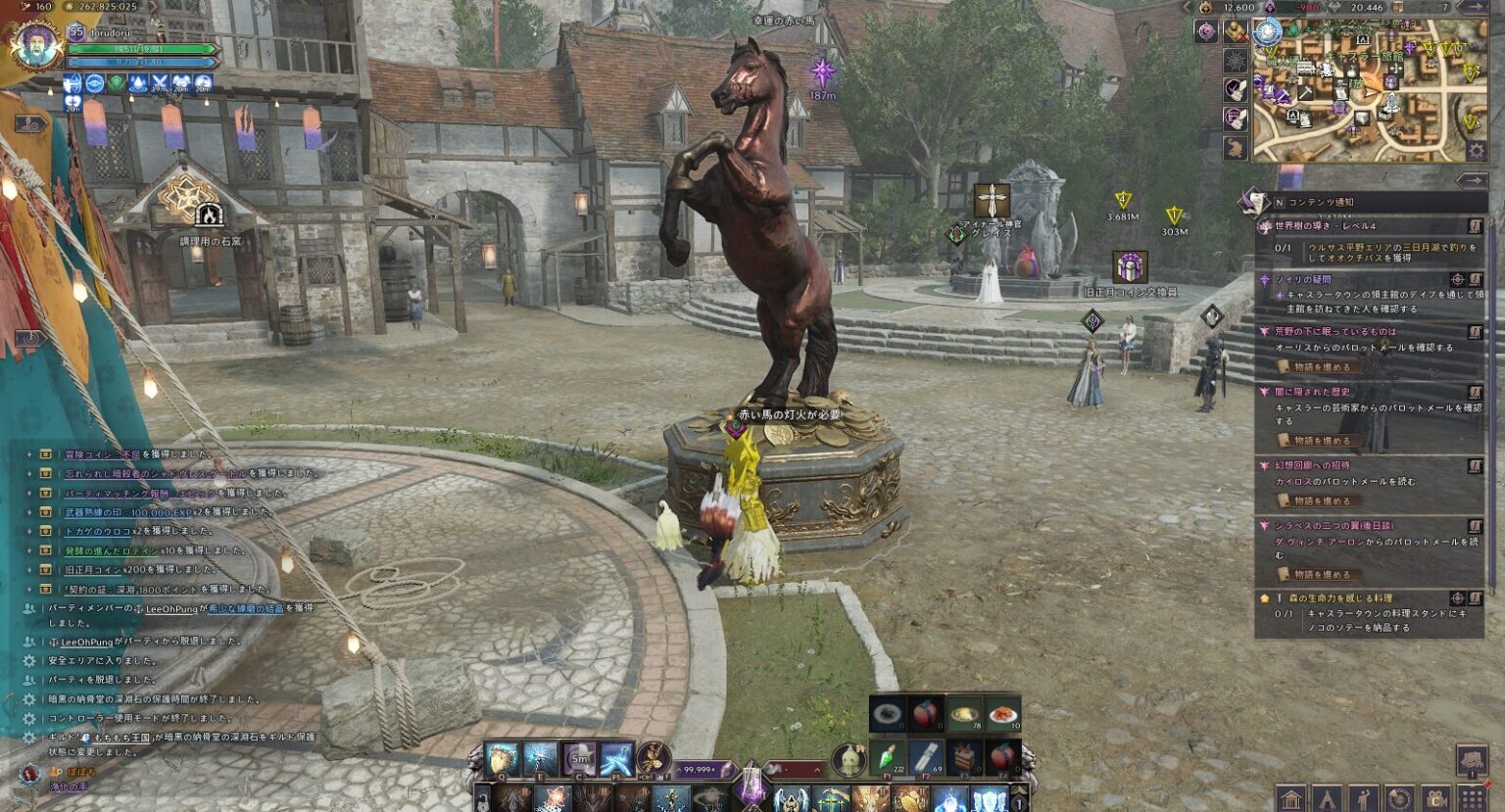Open the camera mode button
This screenshot has height=812, width=1505.
coord(1435,799)
